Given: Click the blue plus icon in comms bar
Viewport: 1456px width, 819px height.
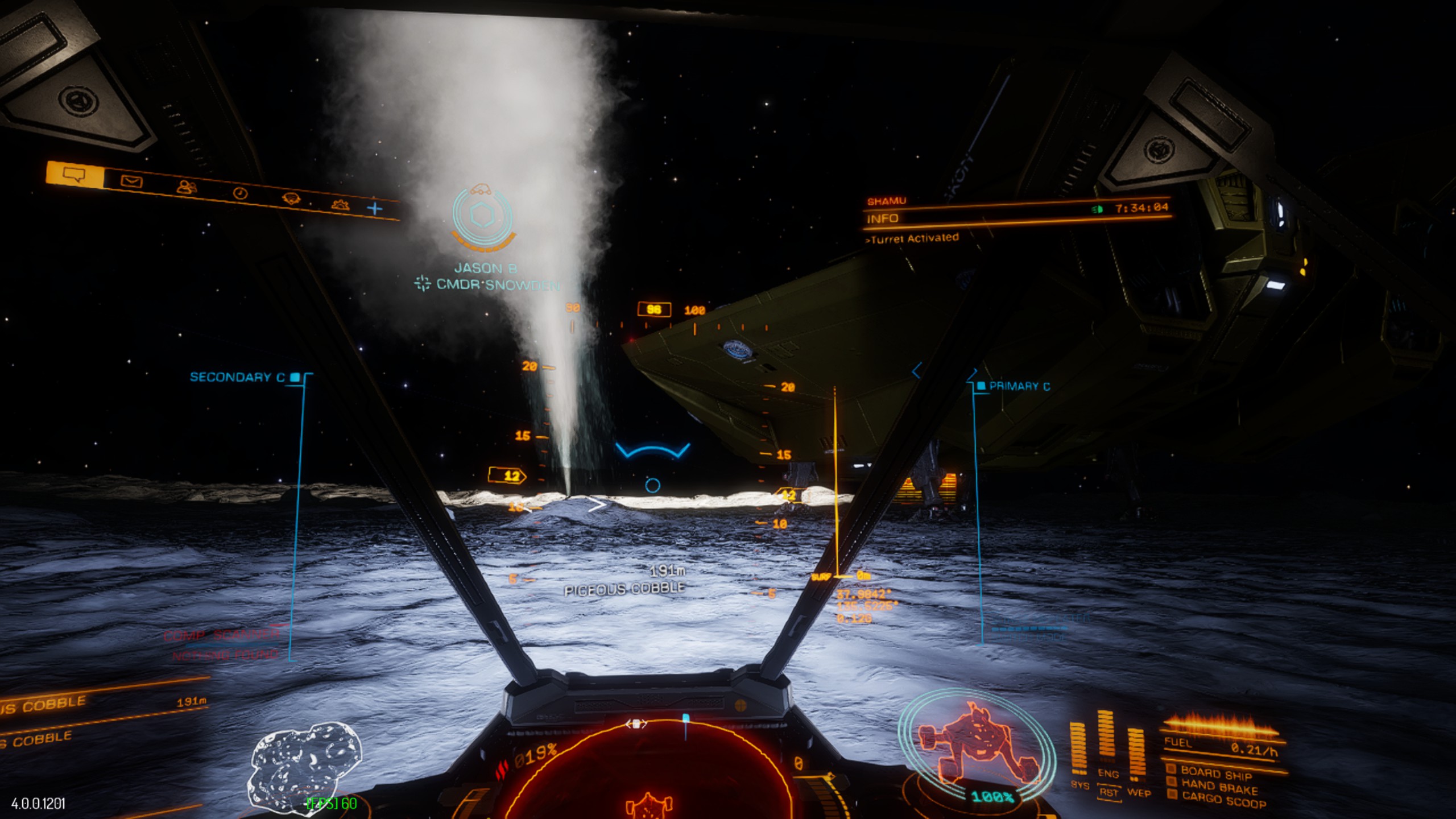Looking at the screenshot, I should click(x=375, y=209).
